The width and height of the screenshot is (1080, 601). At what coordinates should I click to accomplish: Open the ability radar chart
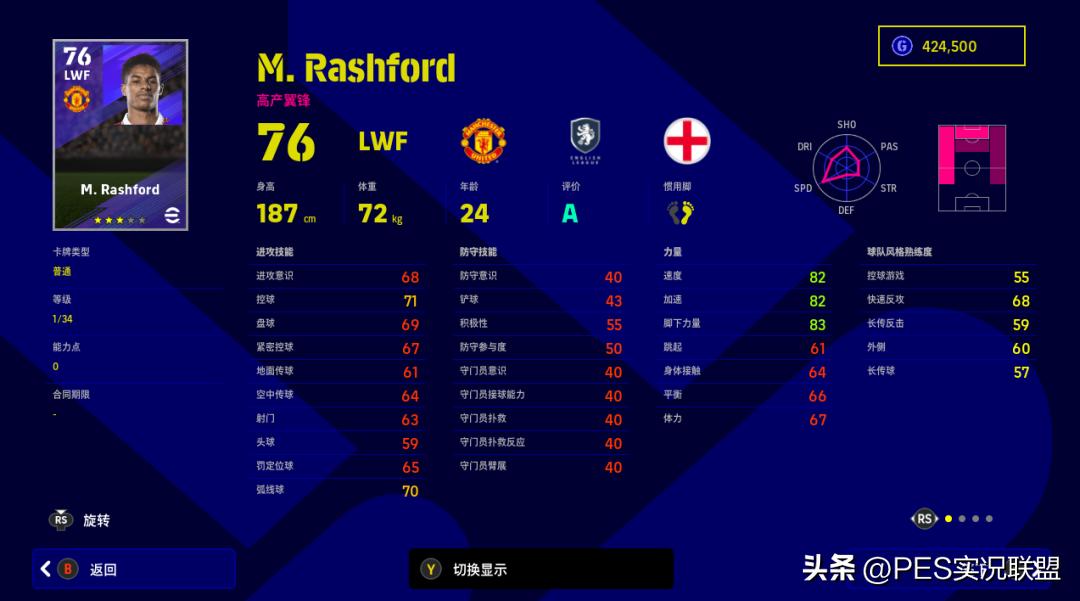[x=846, y=167]
